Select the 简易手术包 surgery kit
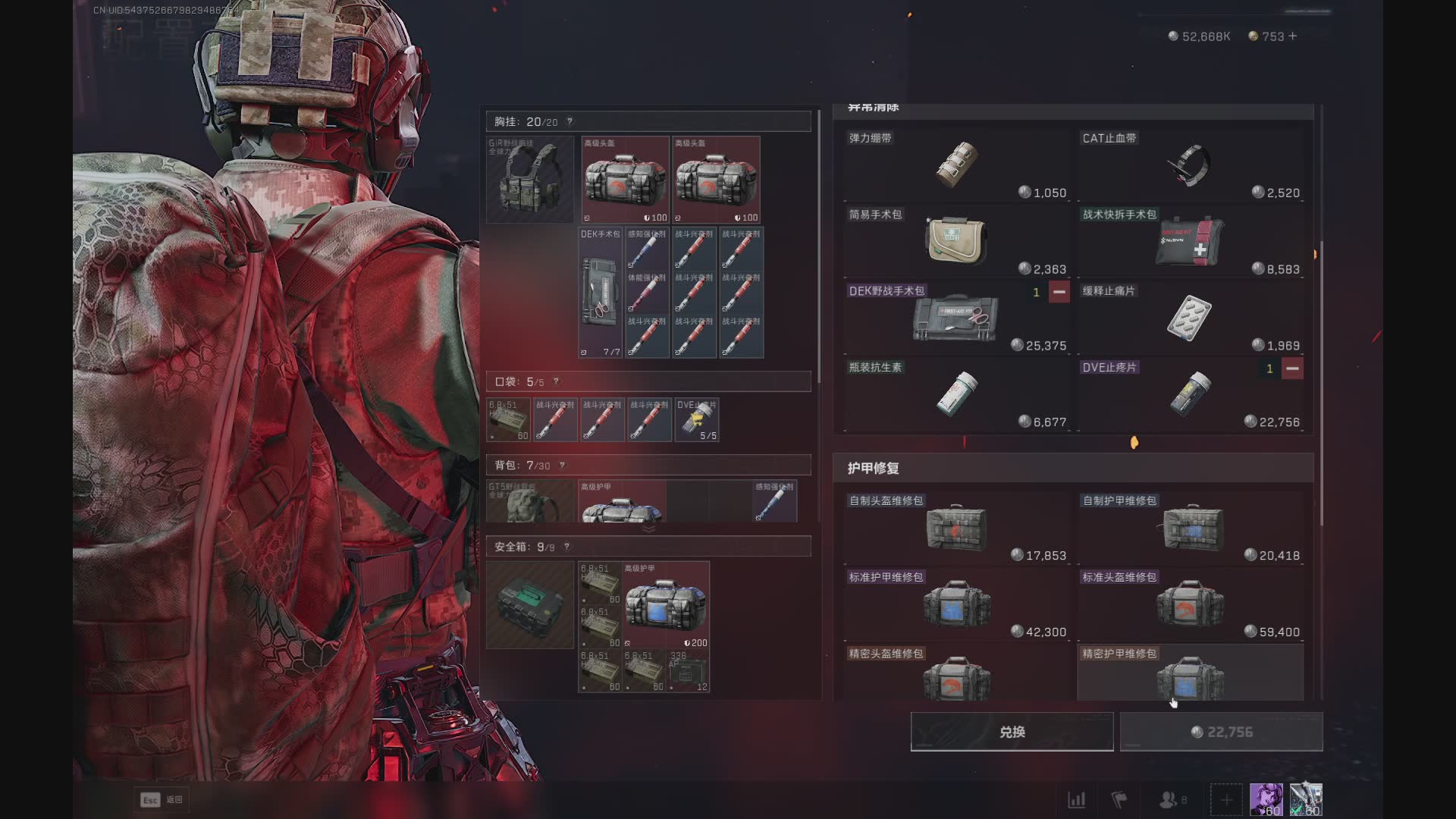Viewport: 1456px width, 819px height. tap(955, 241)
